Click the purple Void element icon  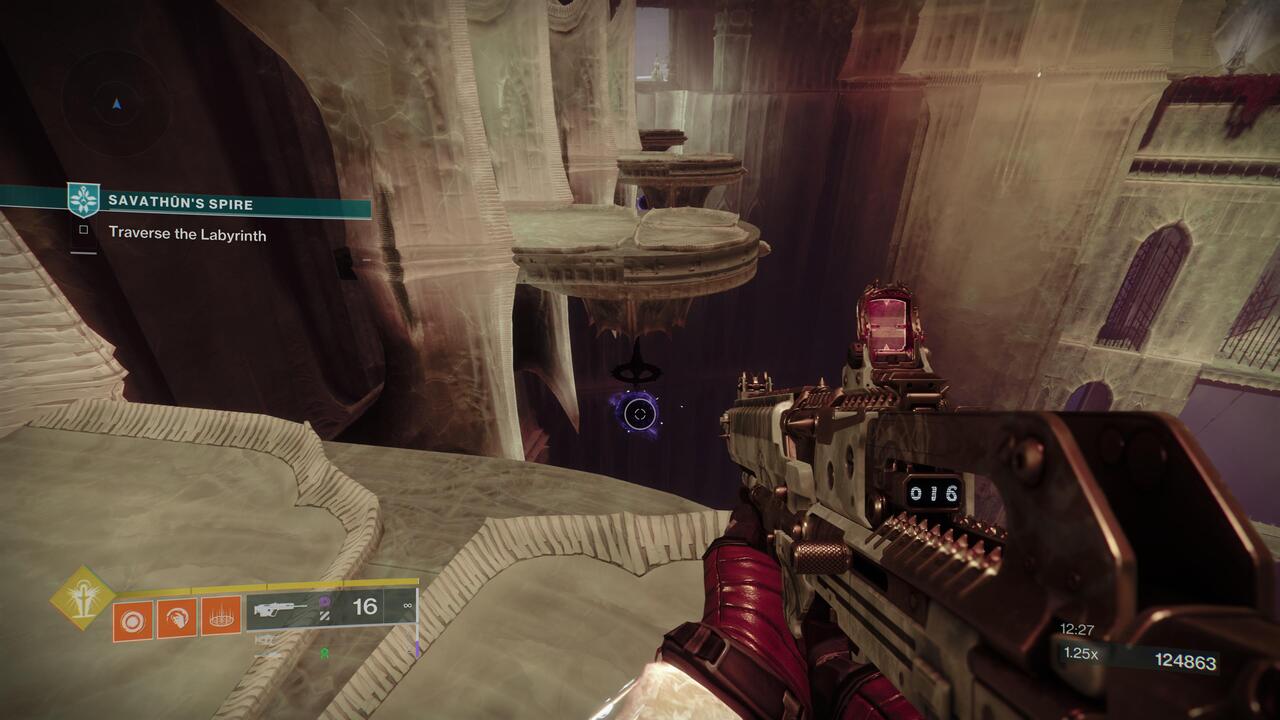point(325,601)
